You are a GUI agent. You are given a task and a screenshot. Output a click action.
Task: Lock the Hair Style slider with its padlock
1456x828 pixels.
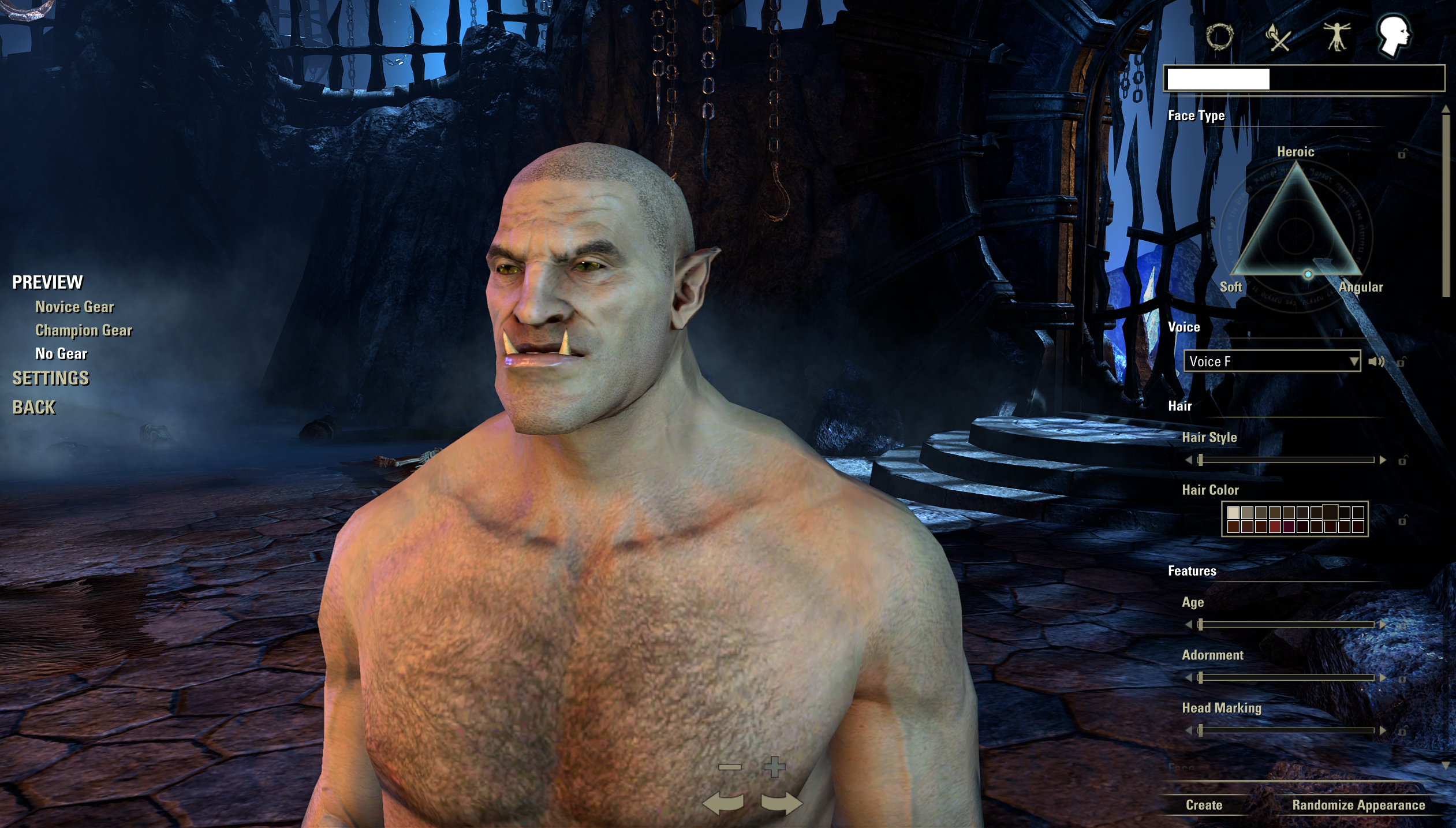[1401, 460]
